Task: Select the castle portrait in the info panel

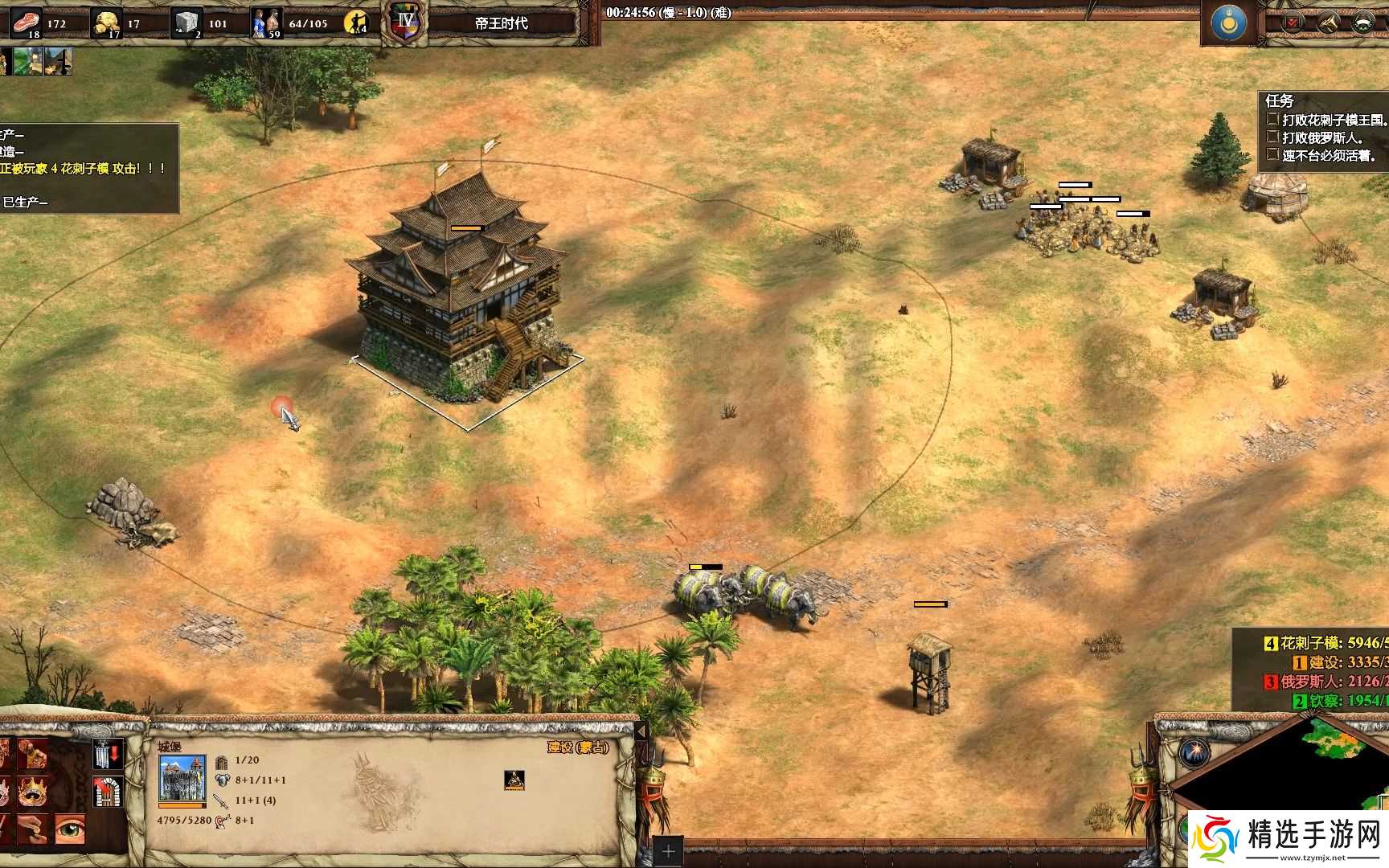Action: pos(182,778)
